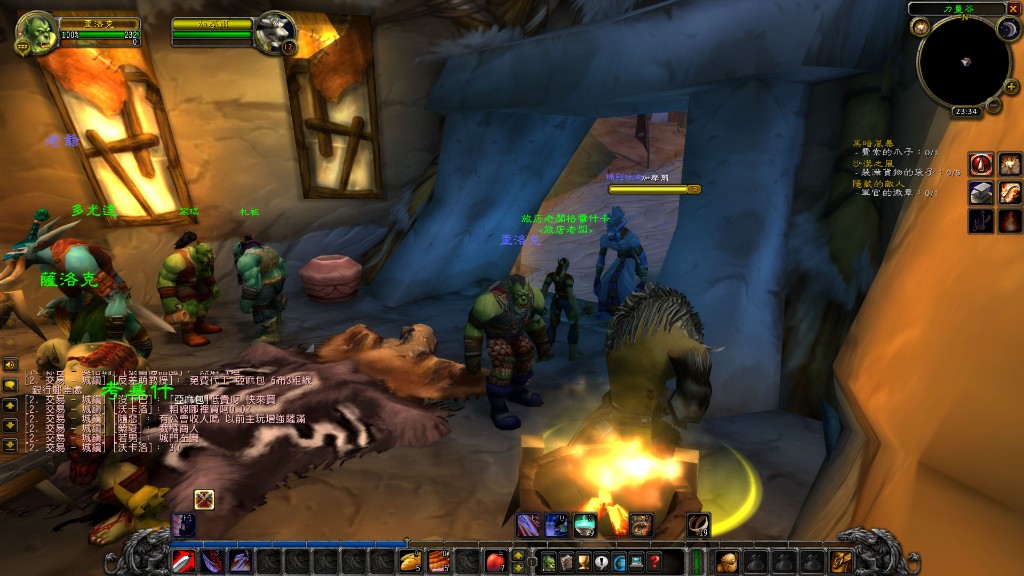Click the moon day-night indicator on minimap
The image size is (1024, 576).
1007,29
